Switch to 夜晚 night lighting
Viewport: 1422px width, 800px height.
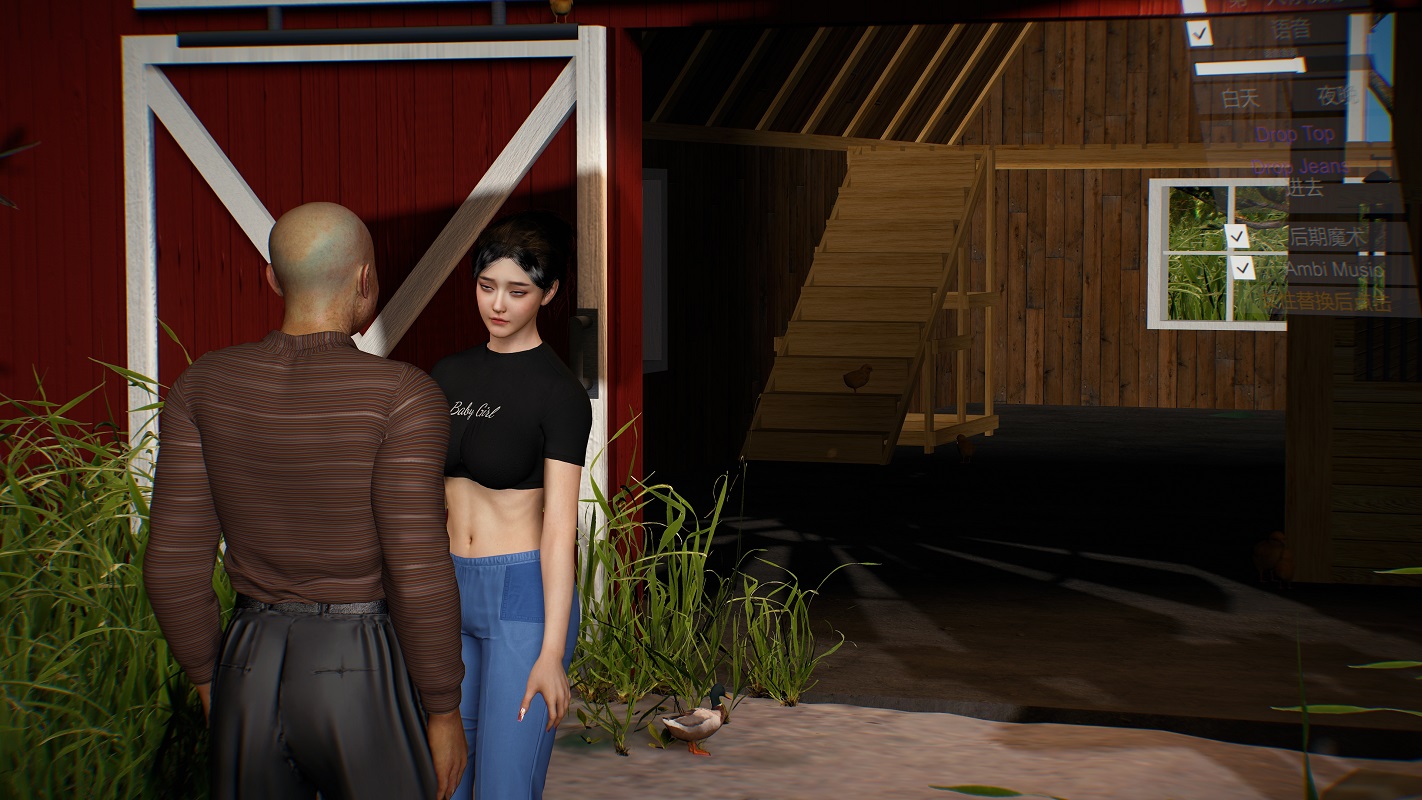1335,96
